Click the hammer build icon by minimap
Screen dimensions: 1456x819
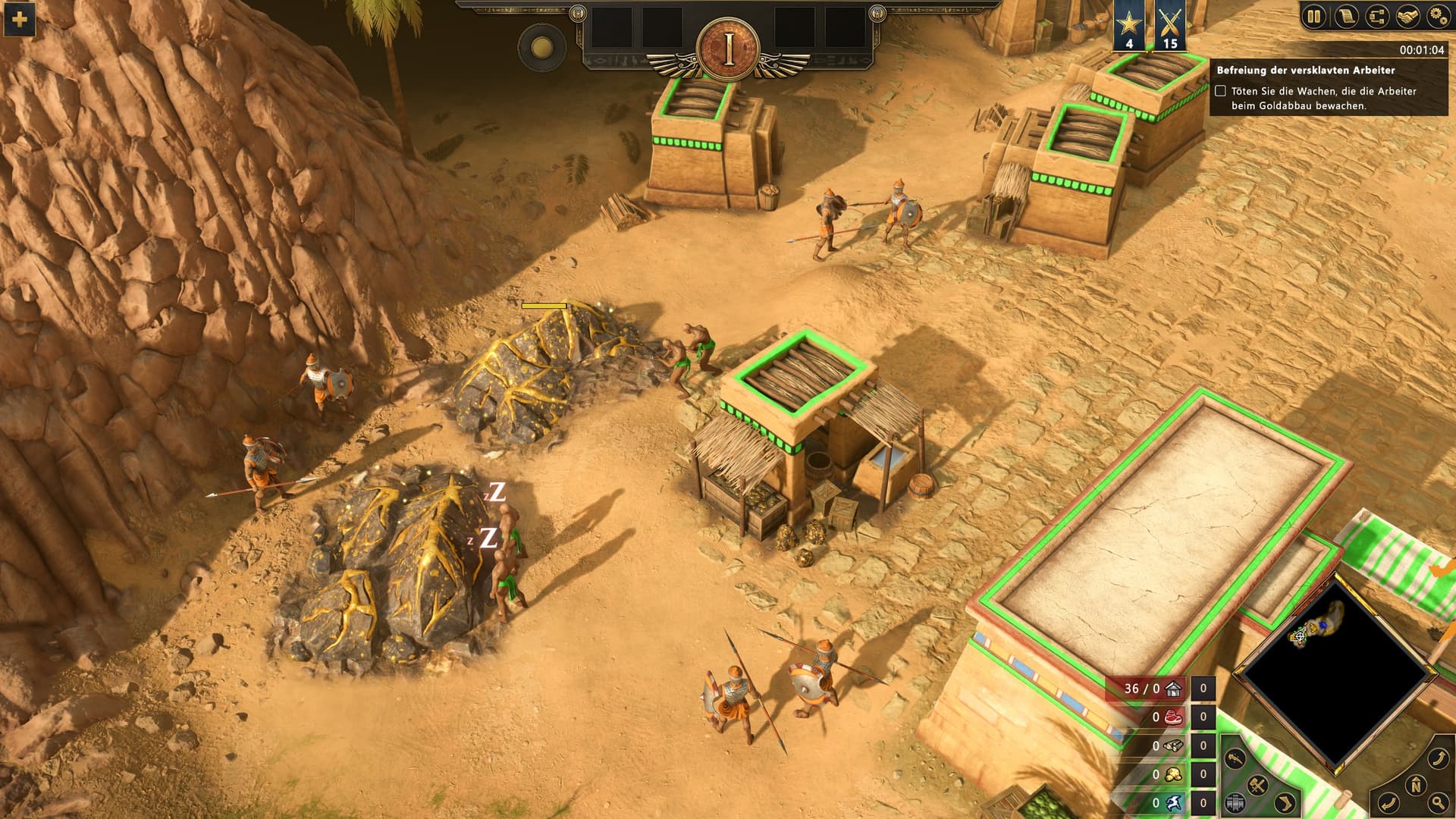click(1257, 786)
